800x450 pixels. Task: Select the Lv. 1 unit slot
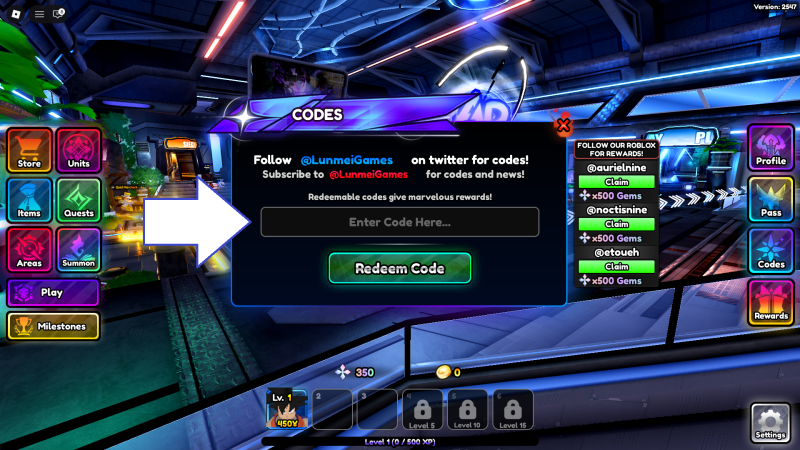[x=286, y=409]
